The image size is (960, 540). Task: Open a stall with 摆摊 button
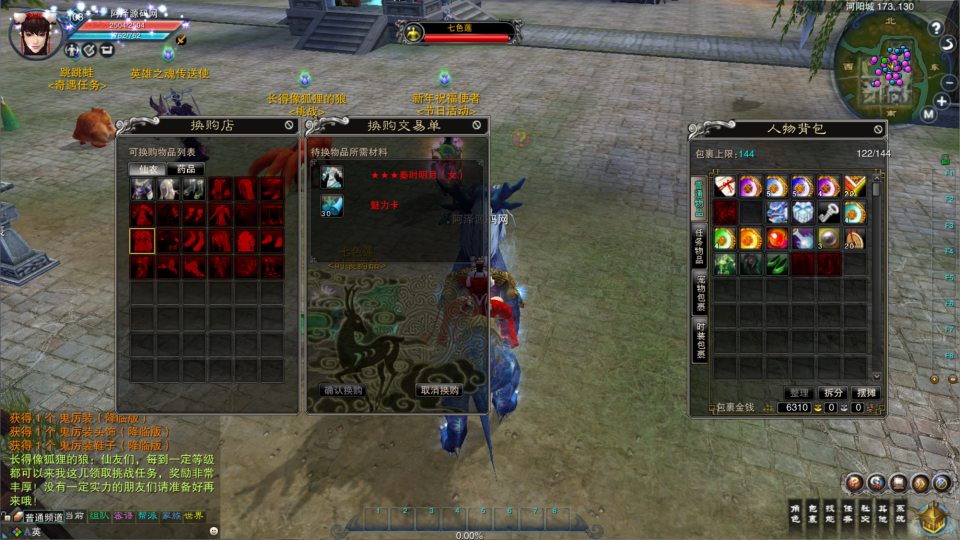(x=866, y=393)
